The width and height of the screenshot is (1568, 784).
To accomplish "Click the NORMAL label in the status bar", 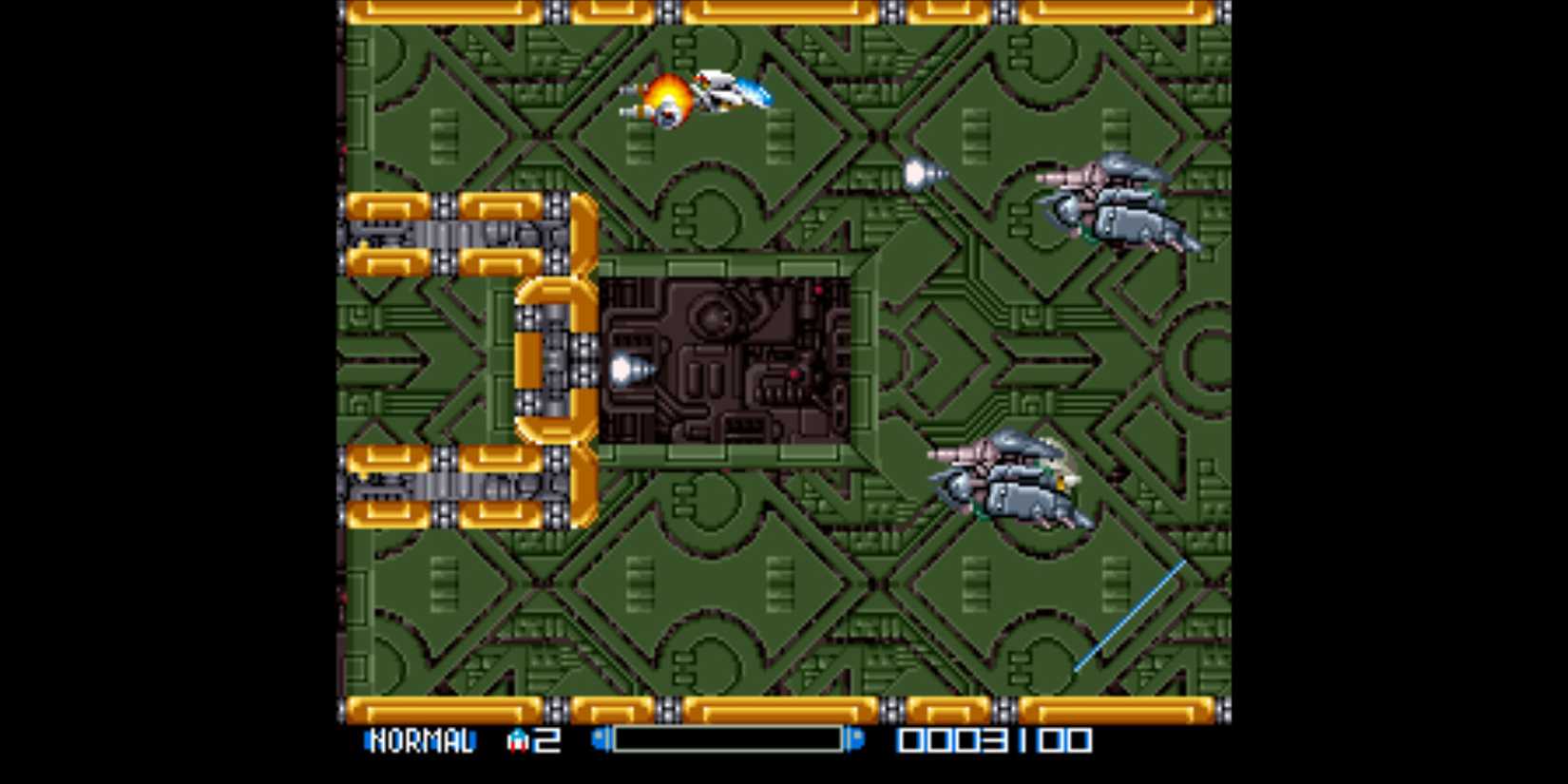I will [421, 739].
